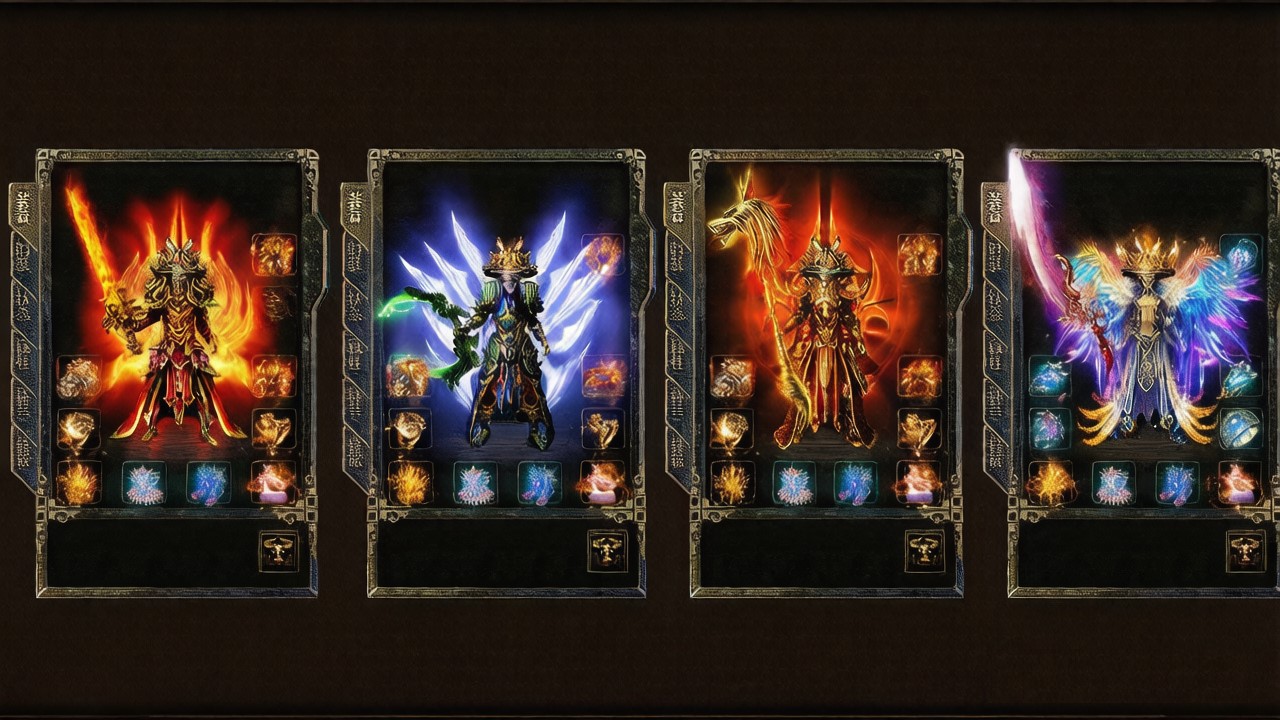Select white-pink crystal cluster slot in archer panel

coord(475,483)
